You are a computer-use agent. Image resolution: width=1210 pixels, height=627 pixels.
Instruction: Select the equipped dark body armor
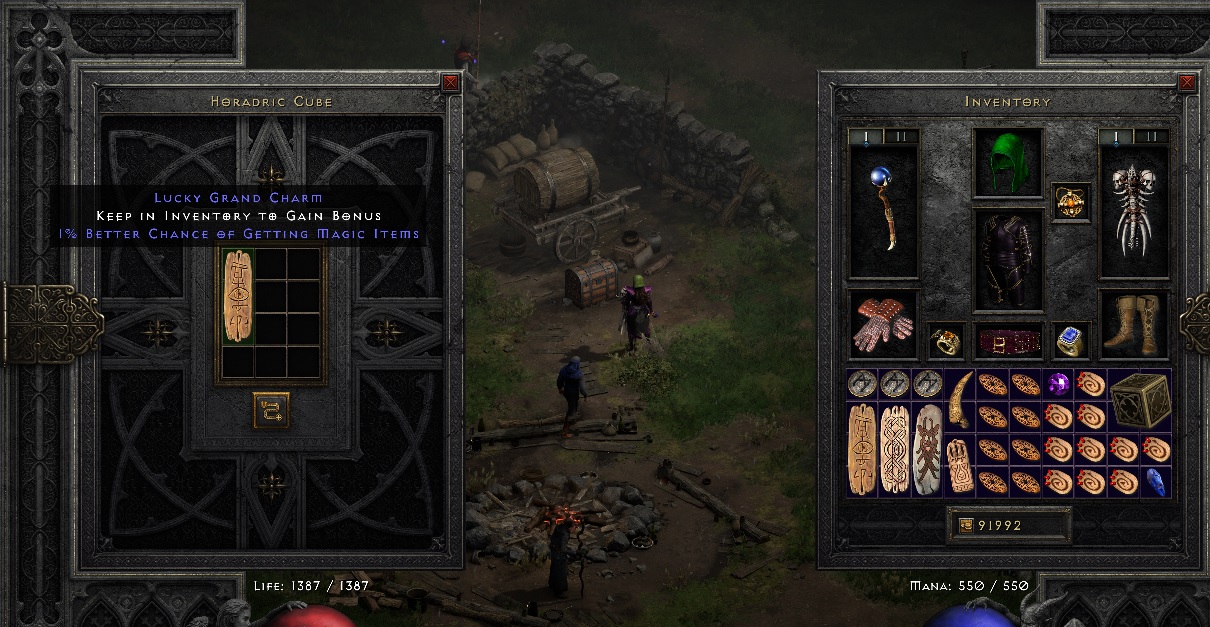[1008, 260]
